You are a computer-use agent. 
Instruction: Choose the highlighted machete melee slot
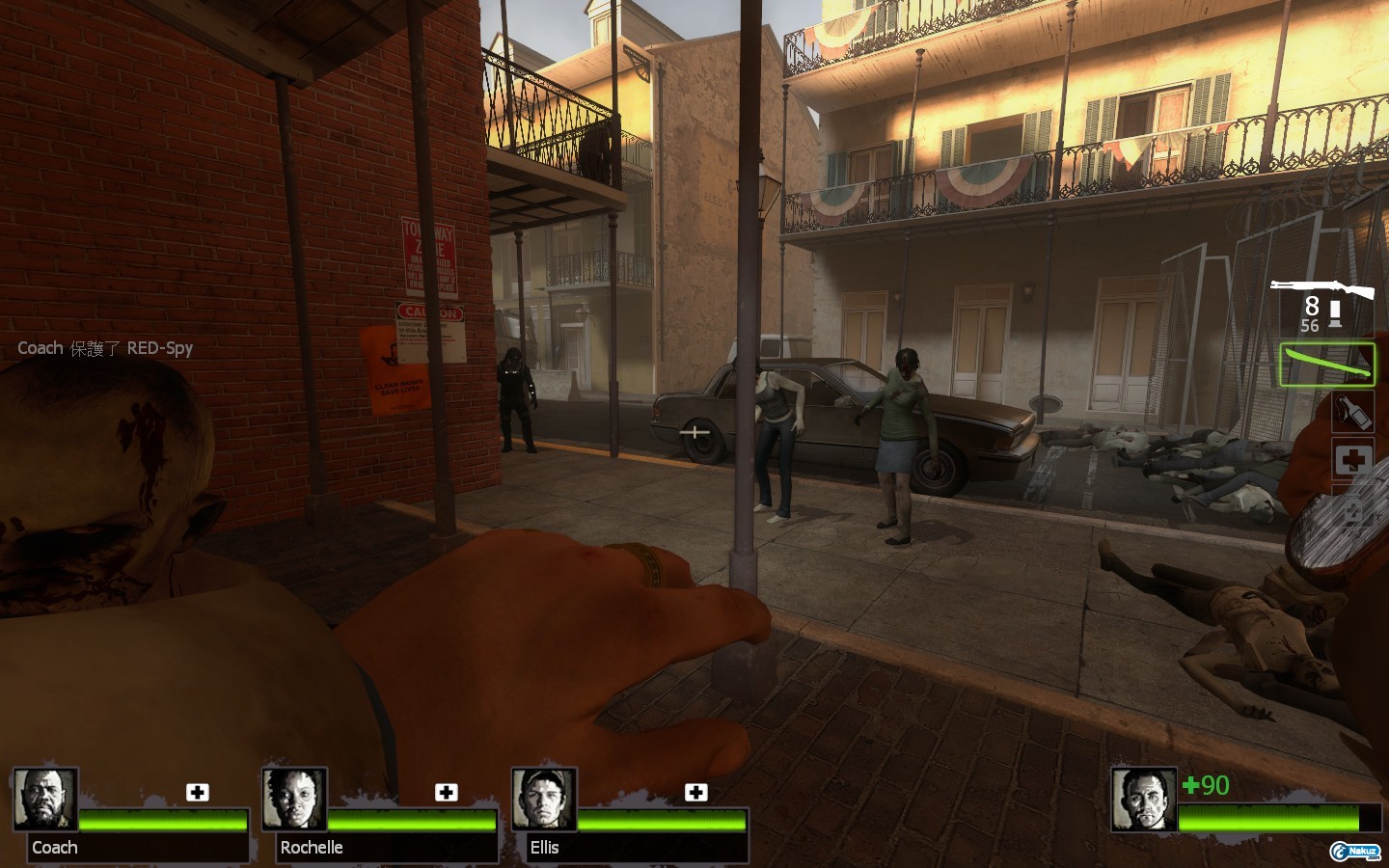pos(1327,365)
